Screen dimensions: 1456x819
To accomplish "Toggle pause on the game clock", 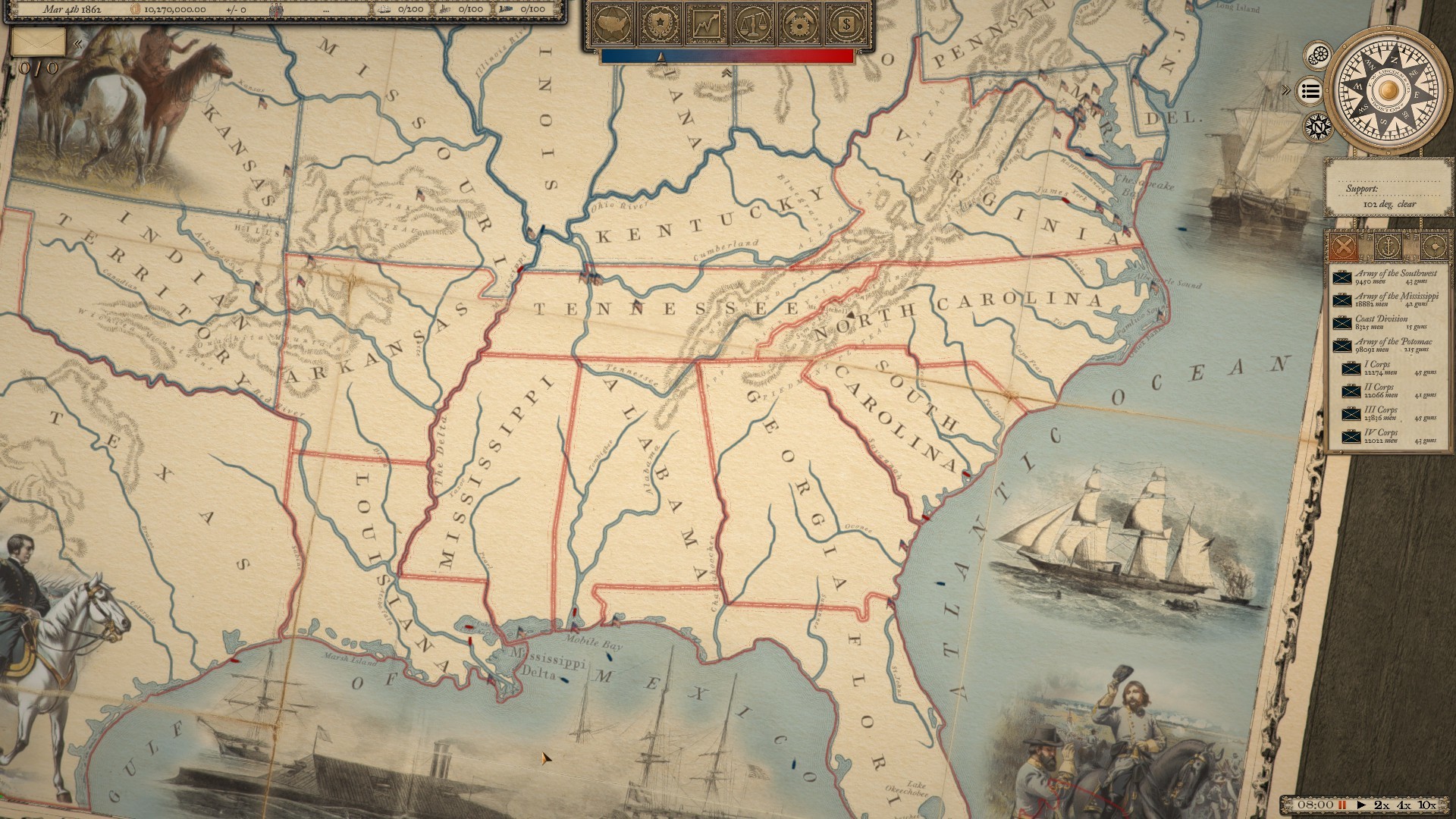I will [x=1342, y=805].
